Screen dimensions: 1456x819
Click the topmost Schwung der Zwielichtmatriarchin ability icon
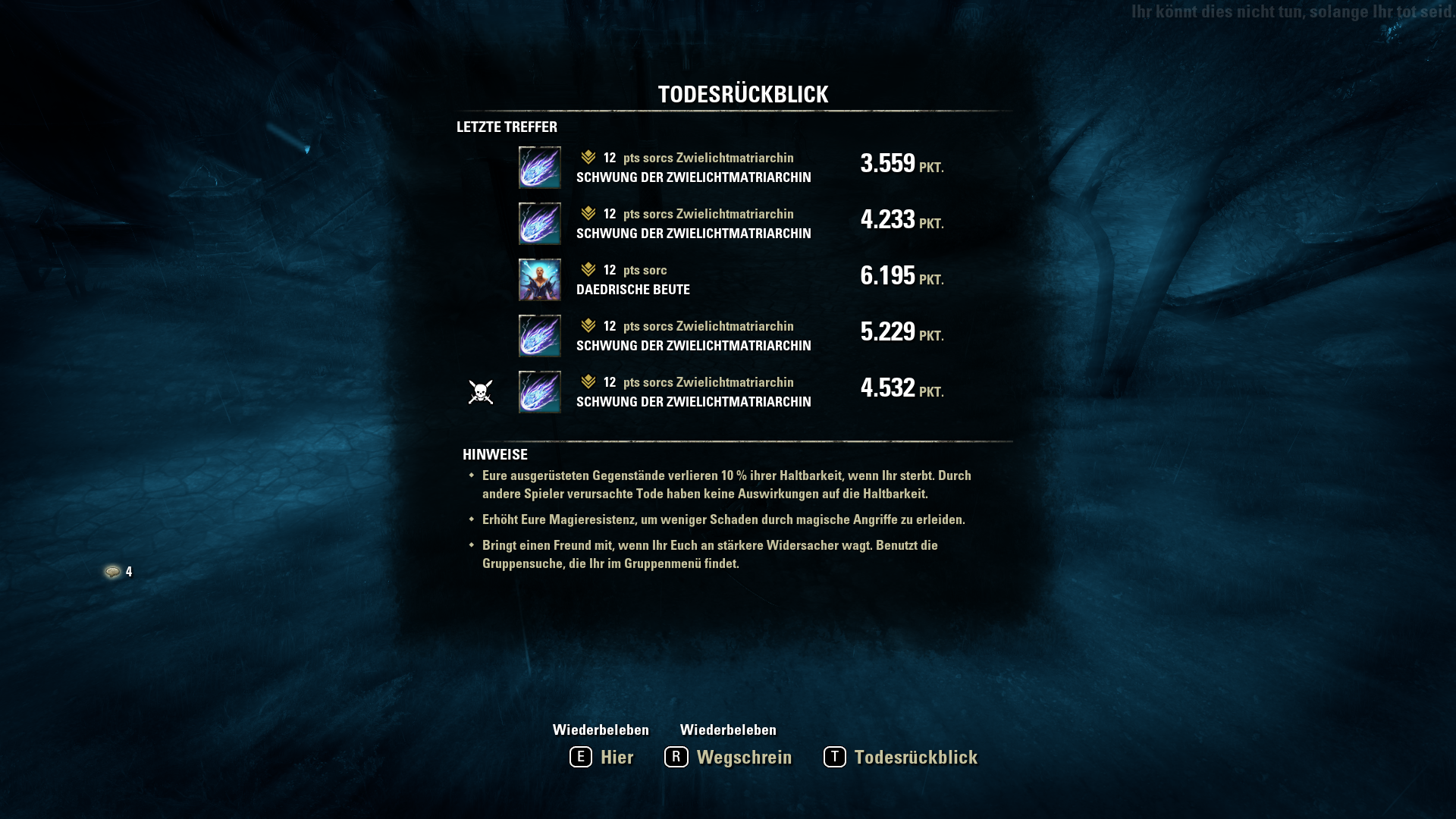coord(539,167)
